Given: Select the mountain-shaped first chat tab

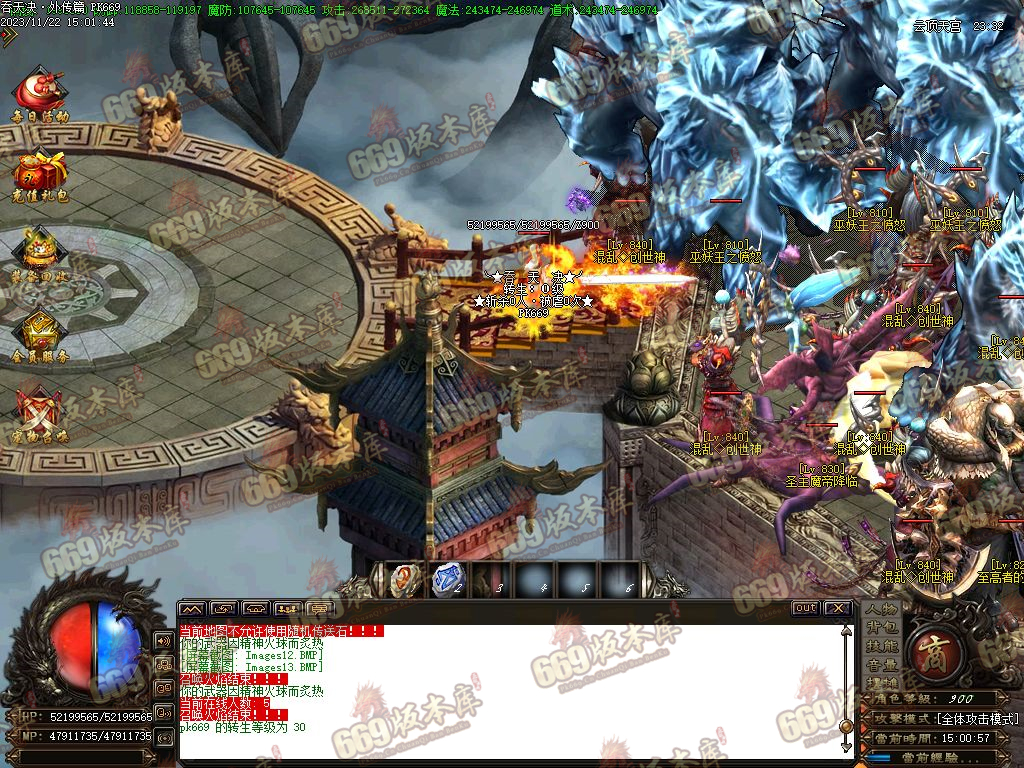Looking at the screenshot, I should pyautogui.click(x=192, y=608).
